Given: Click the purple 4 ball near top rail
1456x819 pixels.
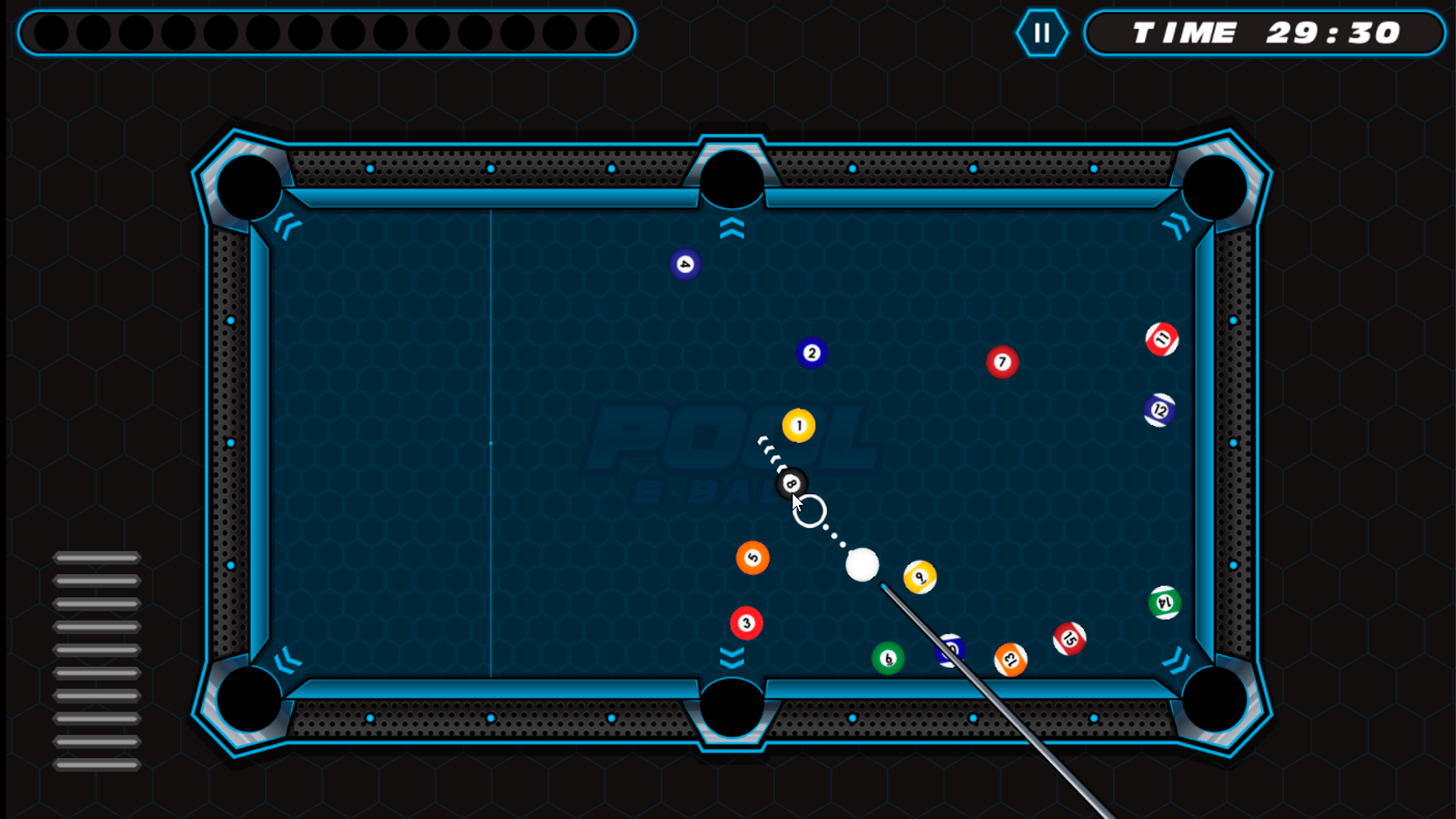Looking at the screenshot, I should point(683,264).
